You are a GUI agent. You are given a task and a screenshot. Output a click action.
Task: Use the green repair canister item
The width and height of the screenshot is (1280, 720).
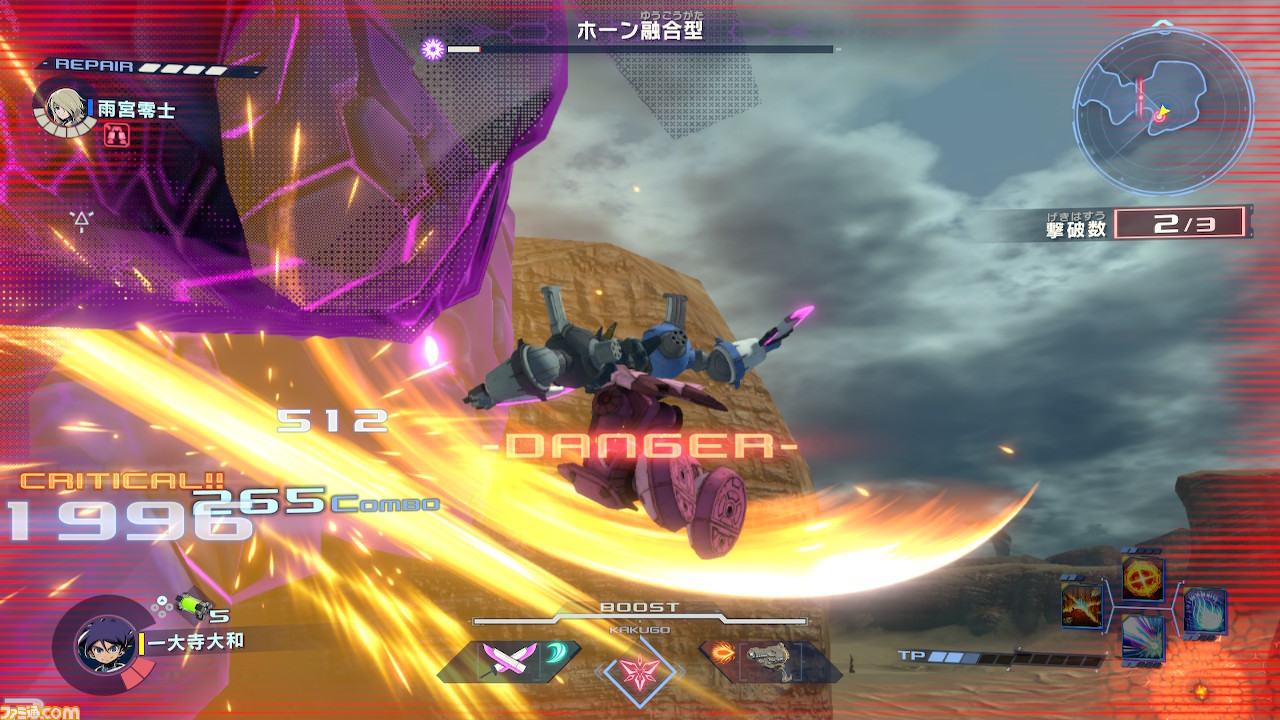tap(192, 604)
